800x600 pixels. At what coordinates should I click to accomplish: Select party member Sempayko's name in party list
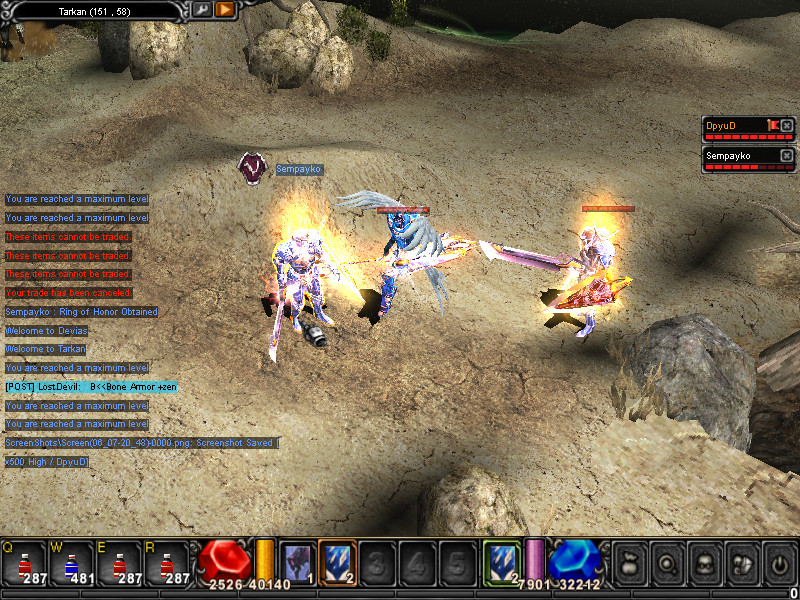coord(729,156)
